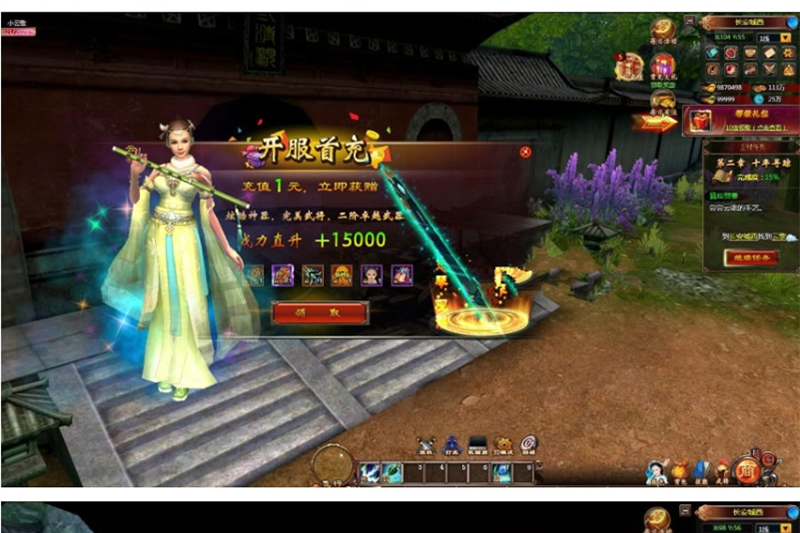Open the large round red 商 shop button
The height and width of the screenshot is (533, 800).
coord(747,469)
